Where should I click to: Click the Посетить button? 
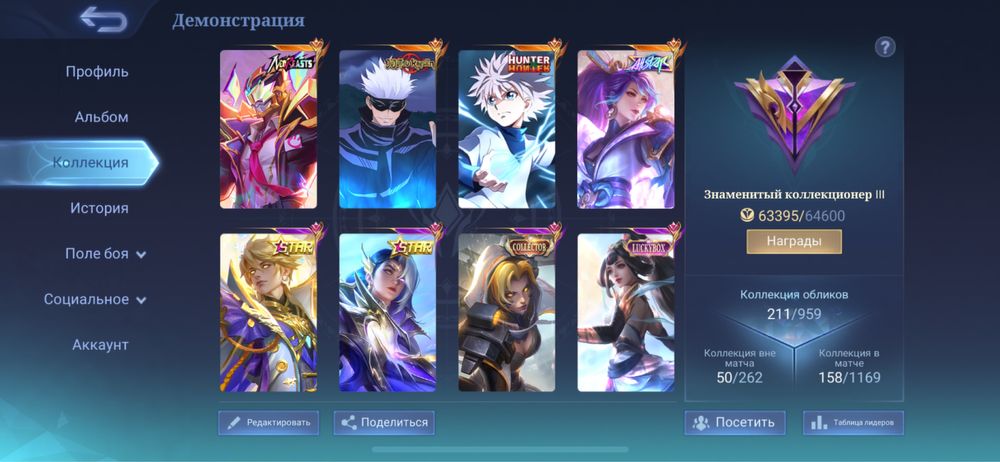735,423
